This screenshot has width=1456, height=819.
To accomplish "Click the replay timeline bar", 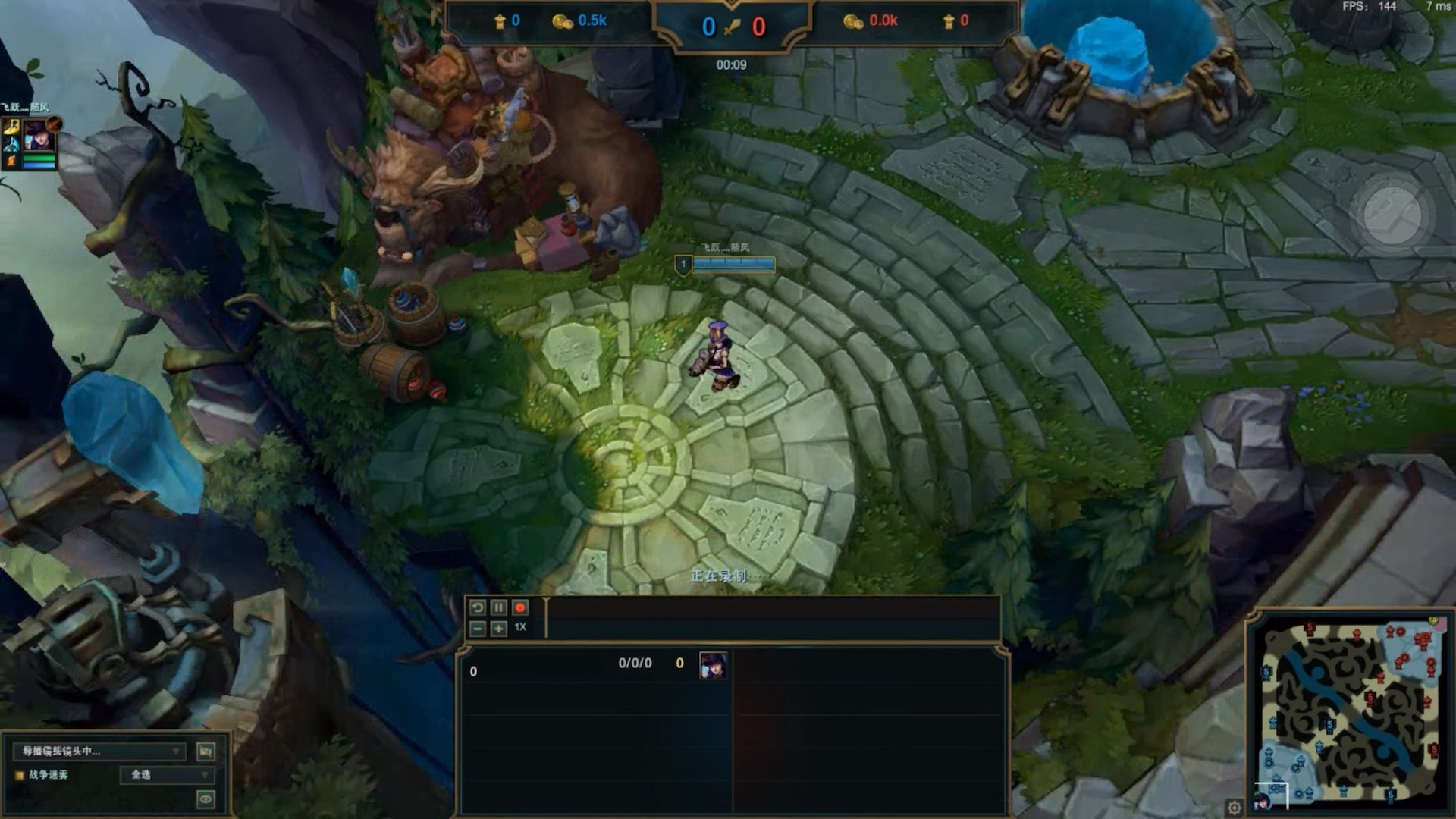I will pyautogui.click(x=772, y=618).
